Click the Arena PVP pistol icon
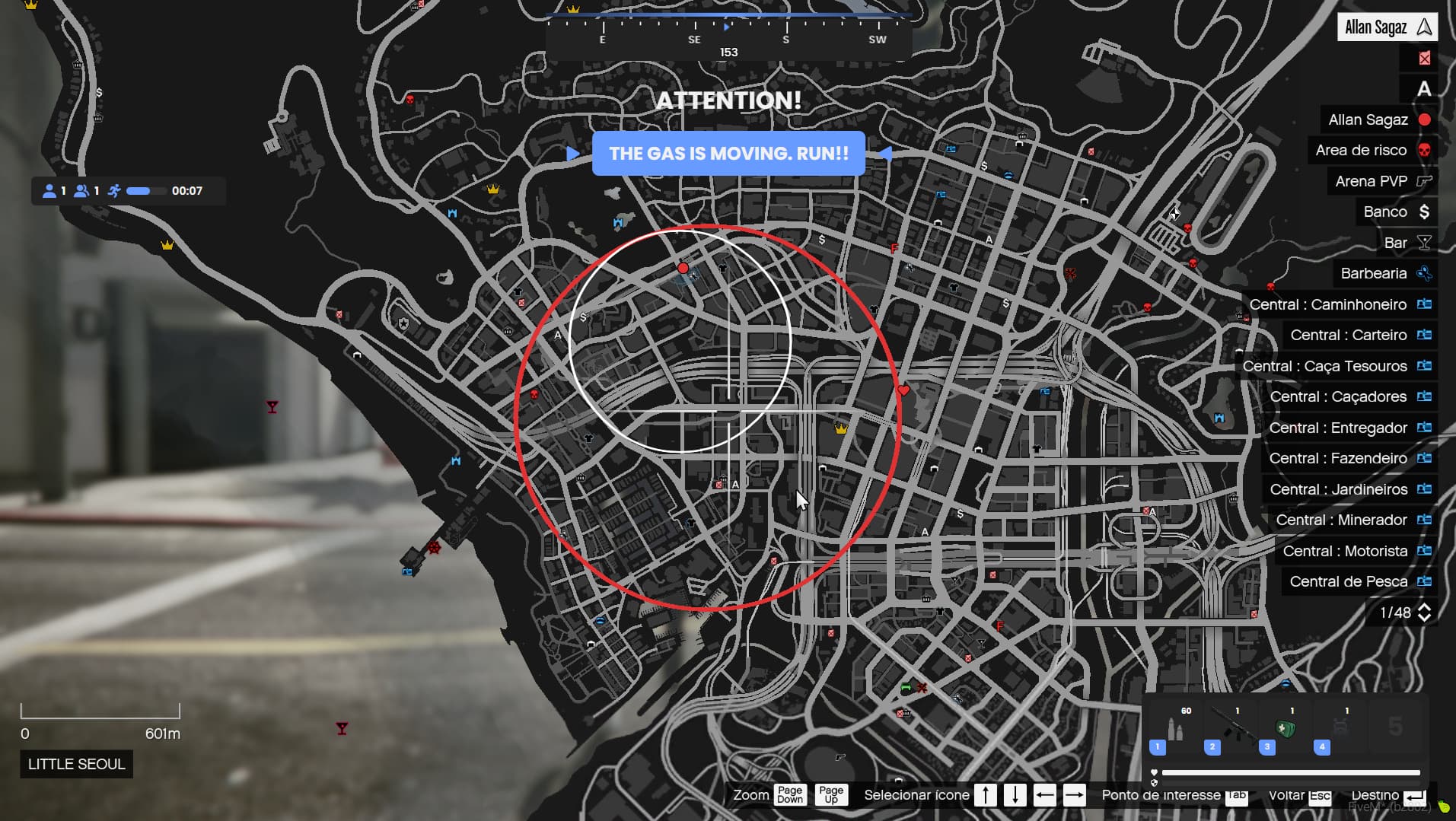This screenshot has width=1456, height=821. pos(1424,181)
